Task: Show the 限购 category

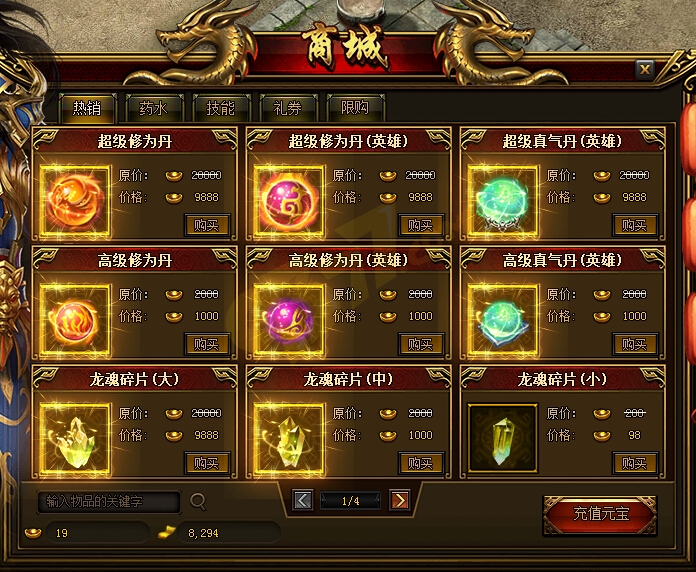Action: pyautogui.click(x=354, y=108)
